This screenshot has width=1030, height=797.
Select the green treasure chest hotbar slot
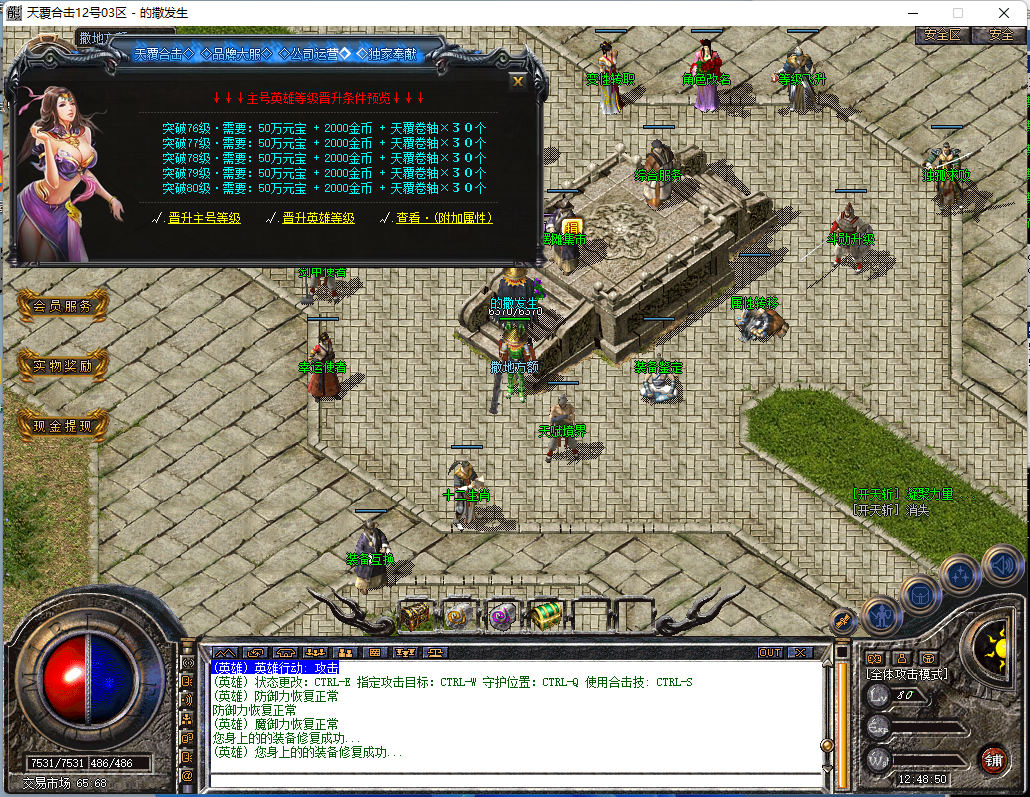coord(545,615)
